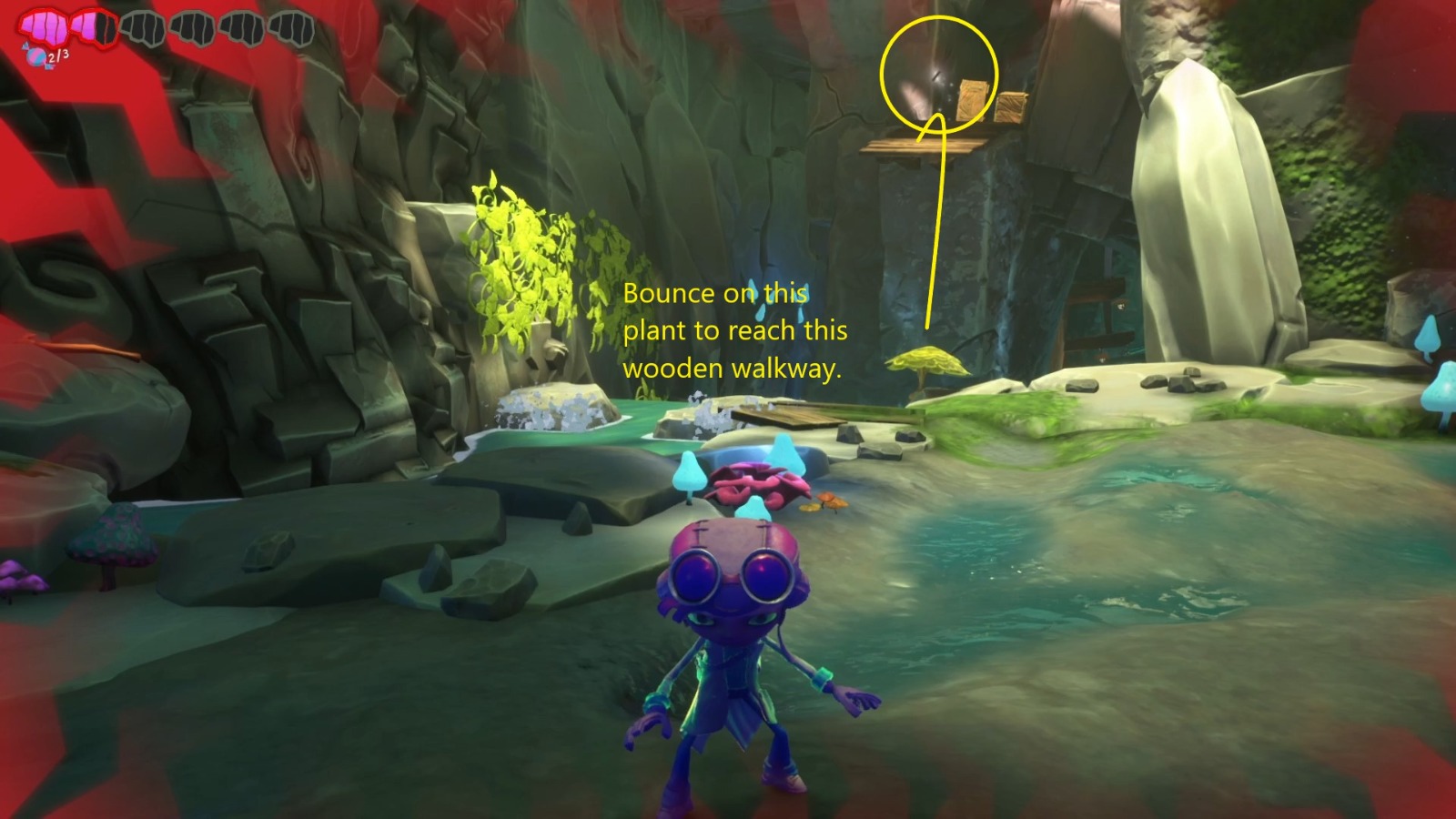The width and height of the screenshot is (1456, 819).
Task: Click the half-depleted second health fist
Action: 94,27
